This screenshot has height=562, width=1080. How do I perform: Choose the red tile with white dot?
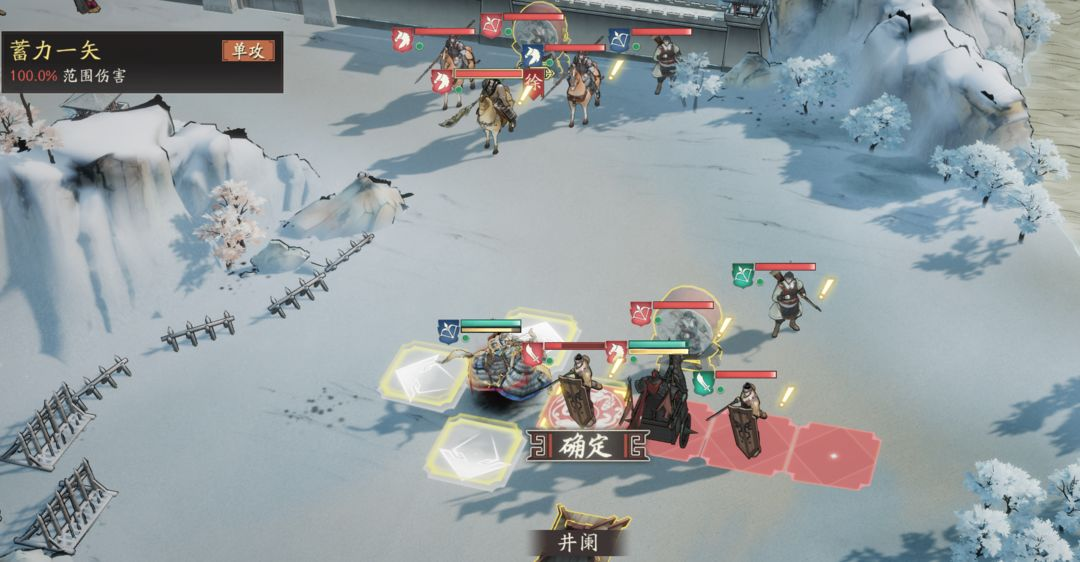(x=834, y=456)
